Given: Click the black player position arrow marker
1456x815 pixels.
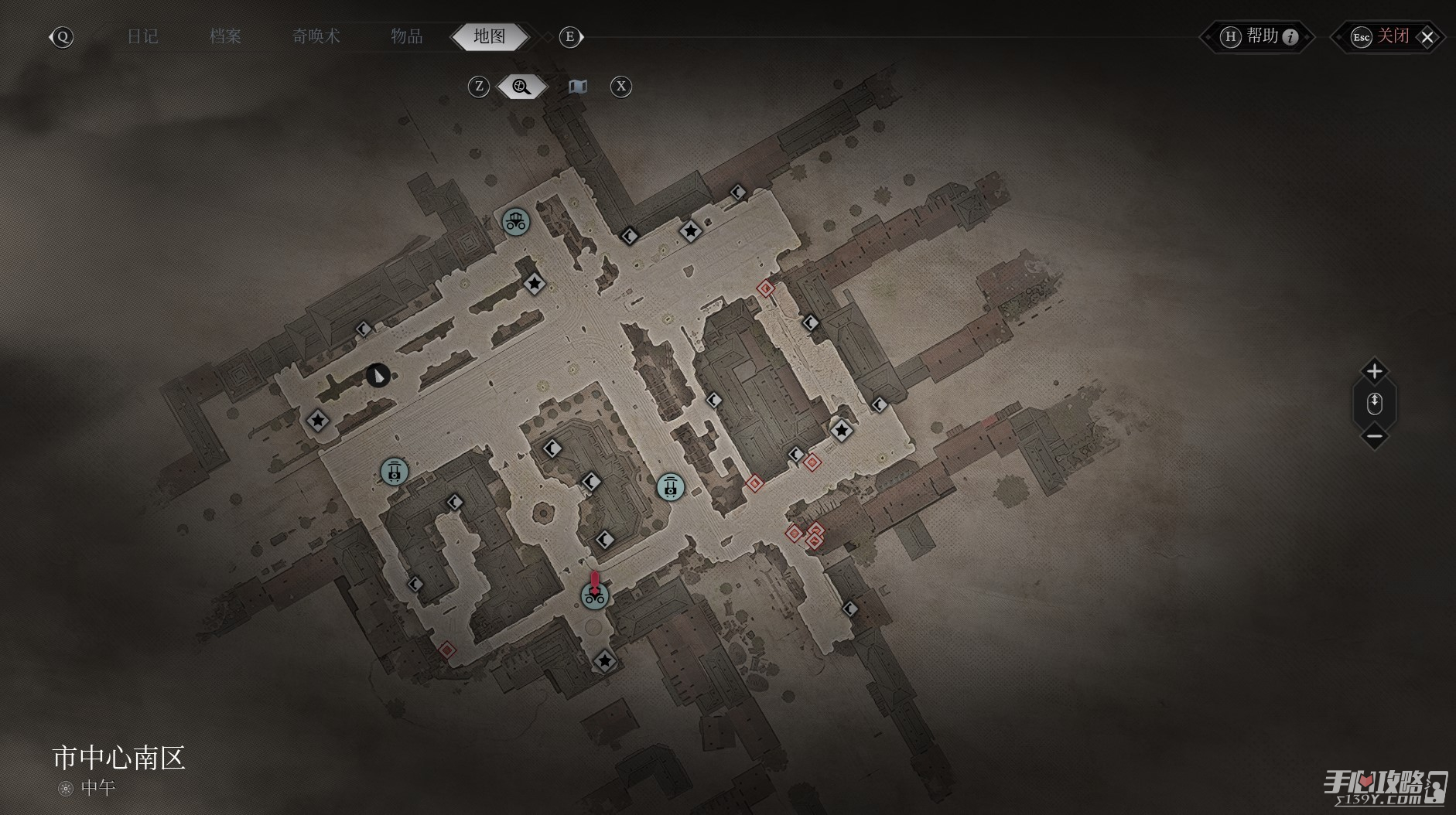Looking at the screenshot, I should (378, 376).
